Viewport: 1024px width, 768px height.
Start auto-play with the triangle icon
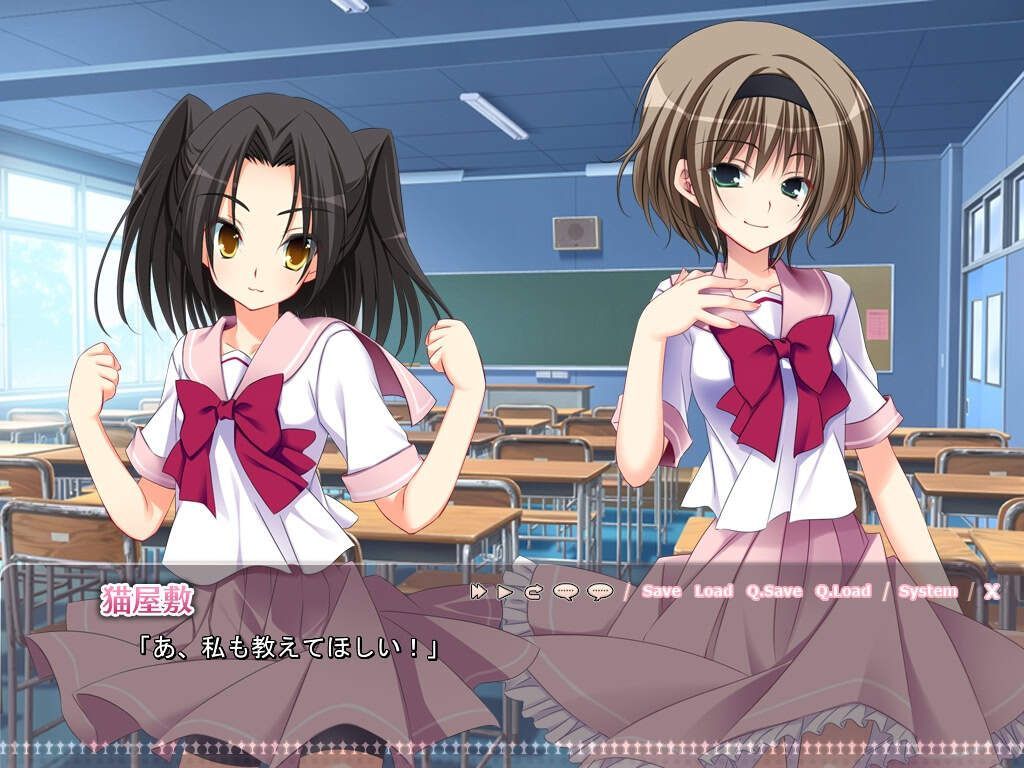pyautogui.click(x=505, y=591)
